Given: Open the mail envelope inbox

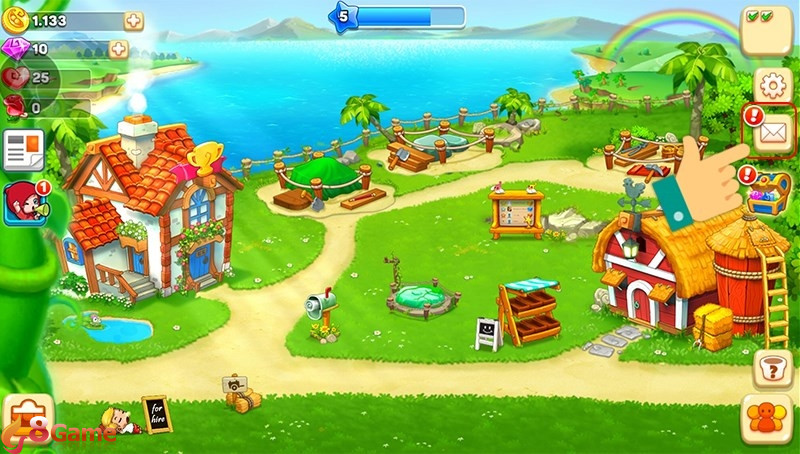Looking at the screenshot, I should pos(773,133).
